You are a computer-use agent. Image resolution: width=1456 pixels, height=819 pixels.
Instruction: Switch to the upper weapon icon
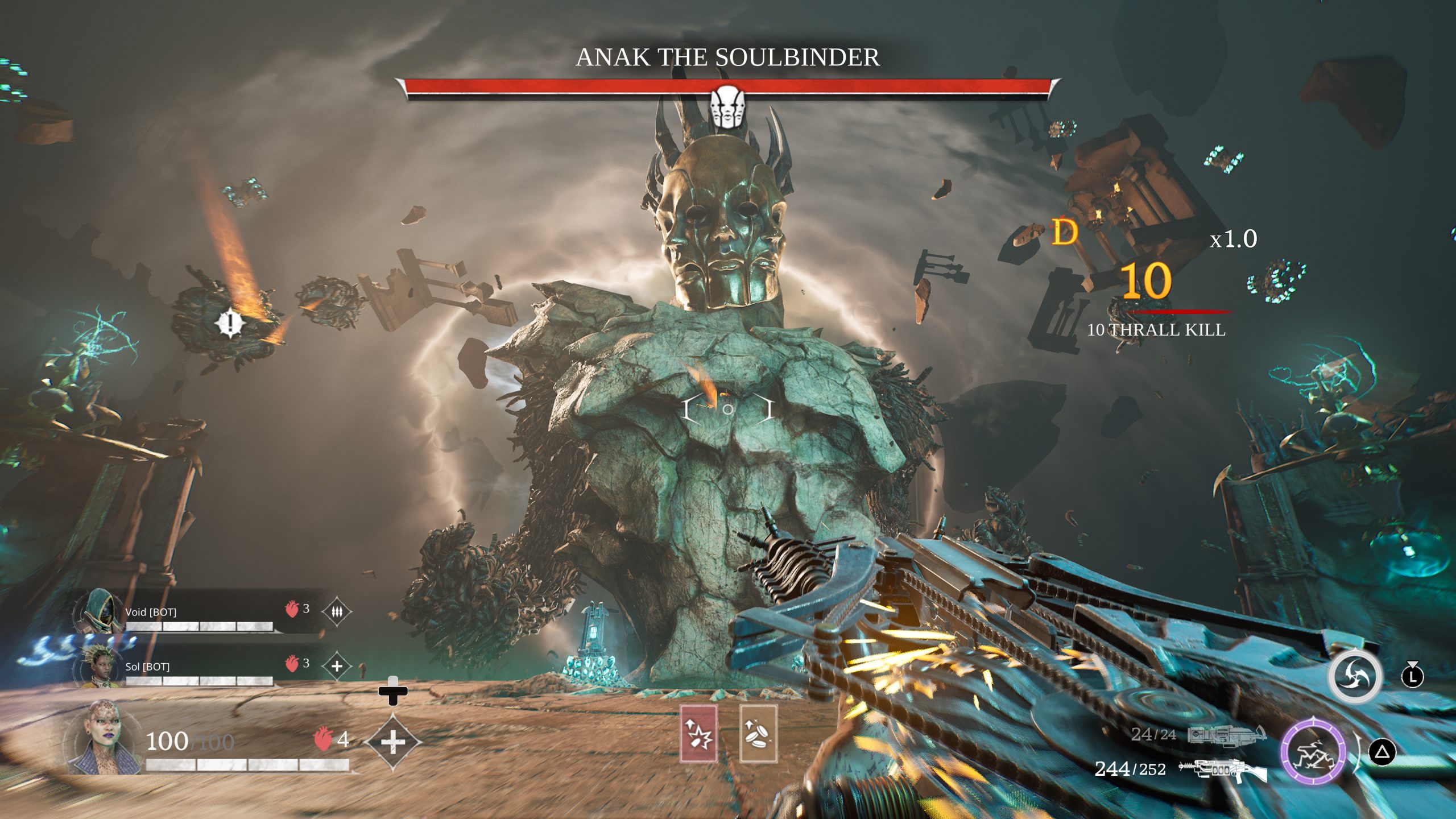[1226, 735]
